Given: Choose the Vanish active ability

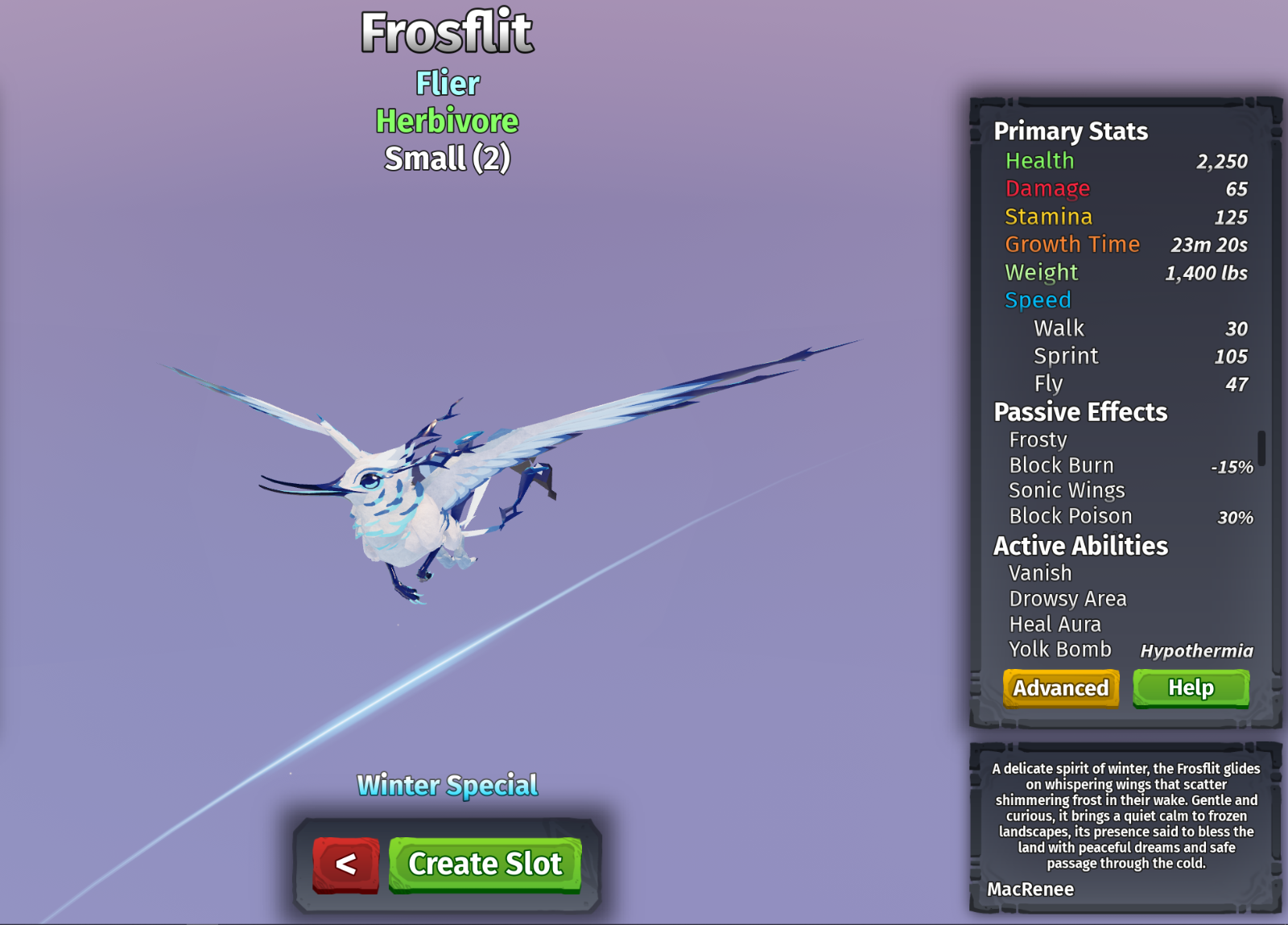Looking at the screenshot, I should pyautogui.click(x=1040, y=573).
